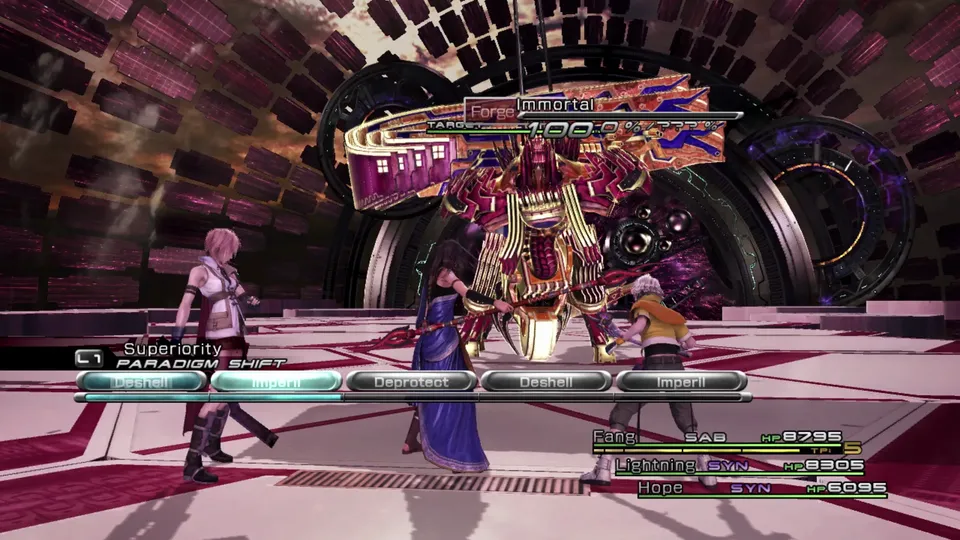This screenshot has height=540, width=960.
Task: Pick the grey Deshell command after Deprotect
Action: [x=546, y=381]
